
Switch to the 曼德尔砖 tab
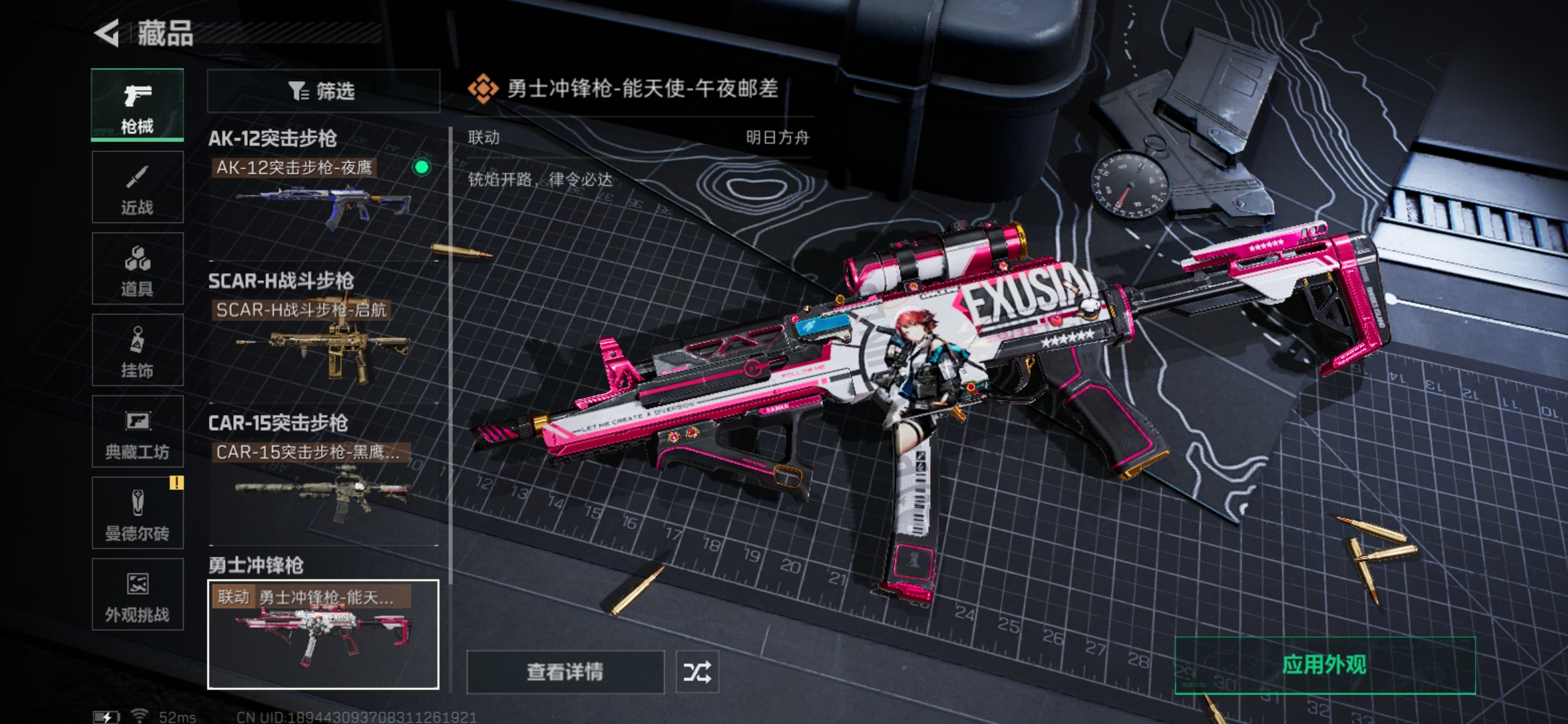(x=137, y=513)
